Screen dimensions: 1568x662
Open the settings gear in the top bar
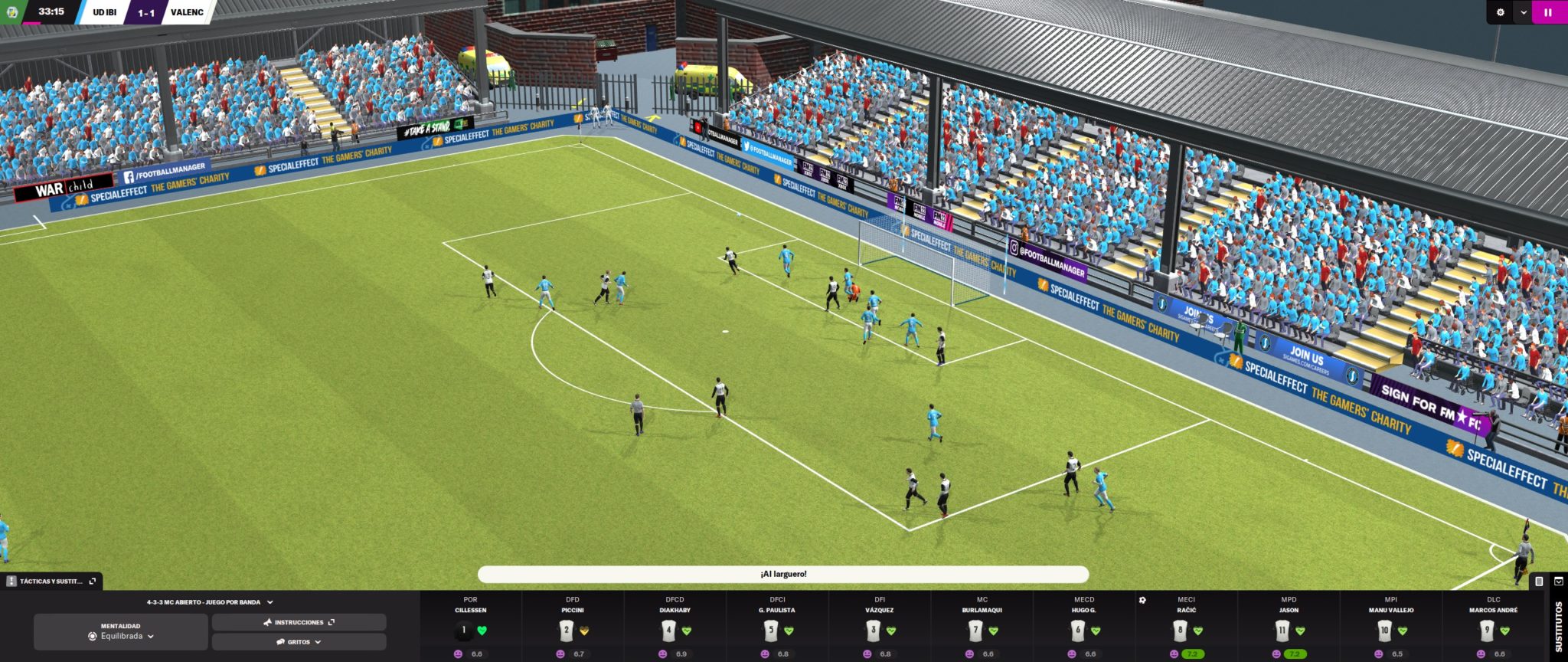point(1501,11)
